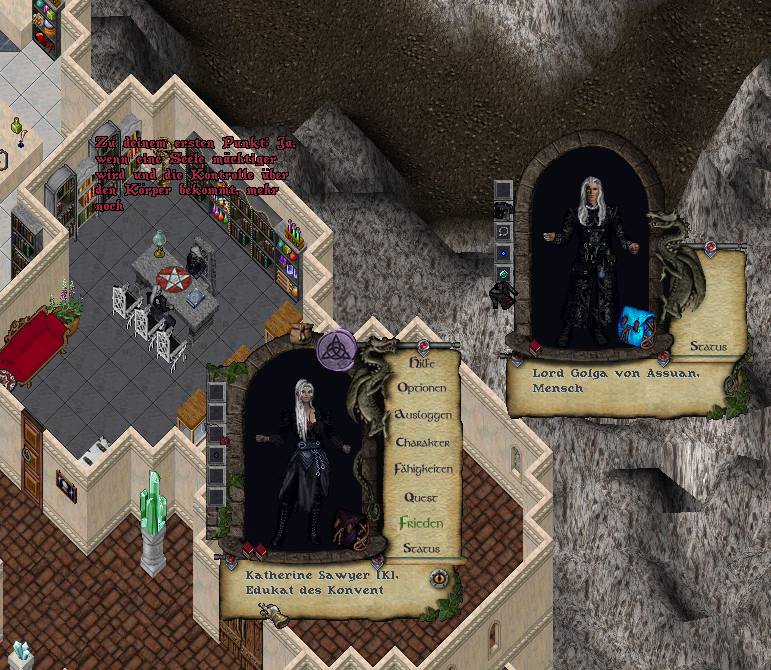This screenshot has width=771, height=670.
Task: Open the red book under Lord Golga
Action: [x=535, y=347]
